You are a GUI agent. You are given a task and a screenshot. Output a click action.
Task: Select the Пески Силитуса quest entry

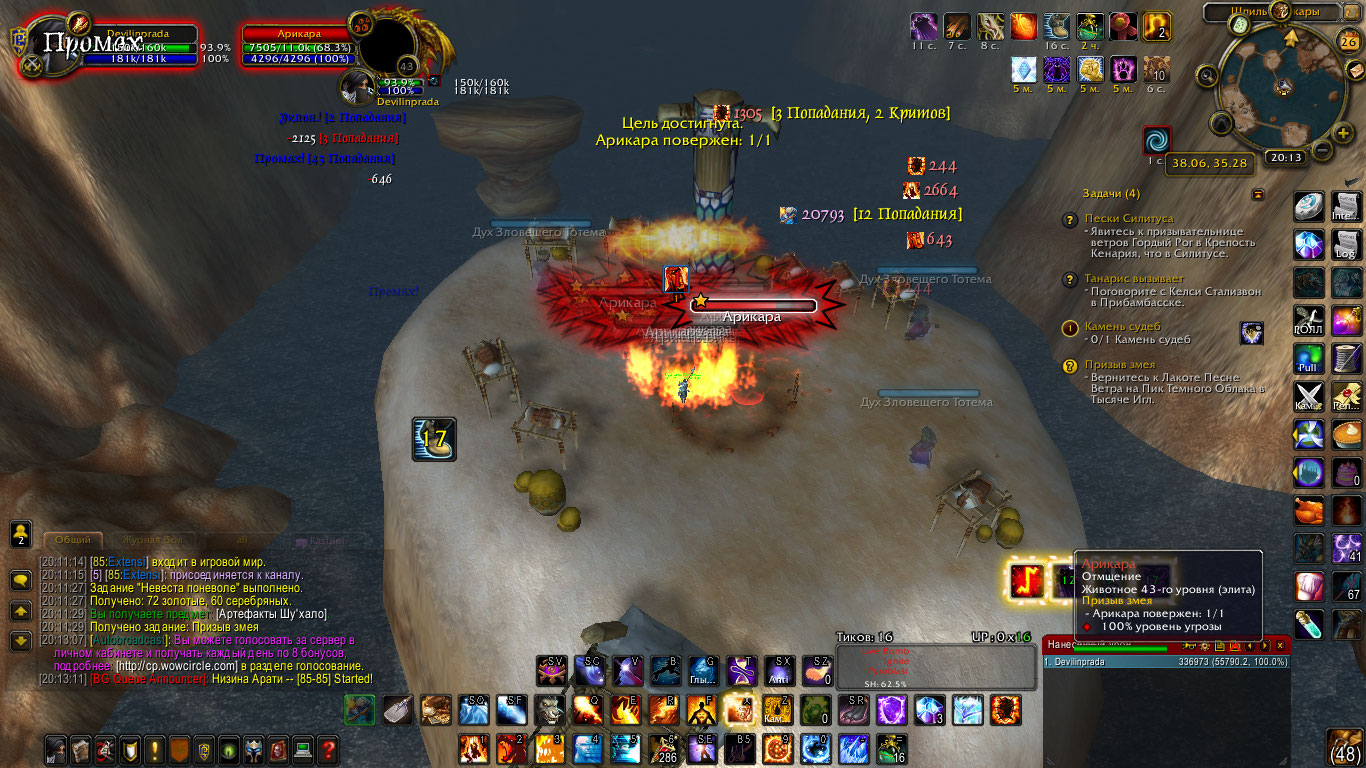(1129, 218)
